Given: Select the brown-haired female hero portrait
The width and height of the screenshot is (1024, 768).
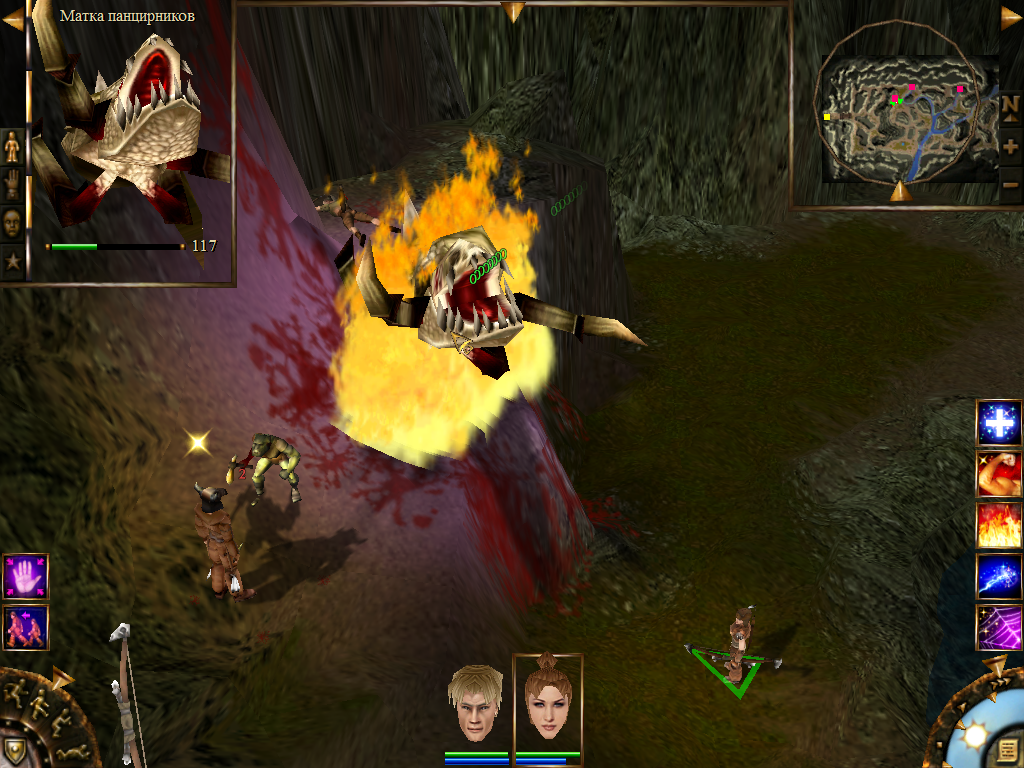Looking at the screenshot, I should click(x=547, y=700).
